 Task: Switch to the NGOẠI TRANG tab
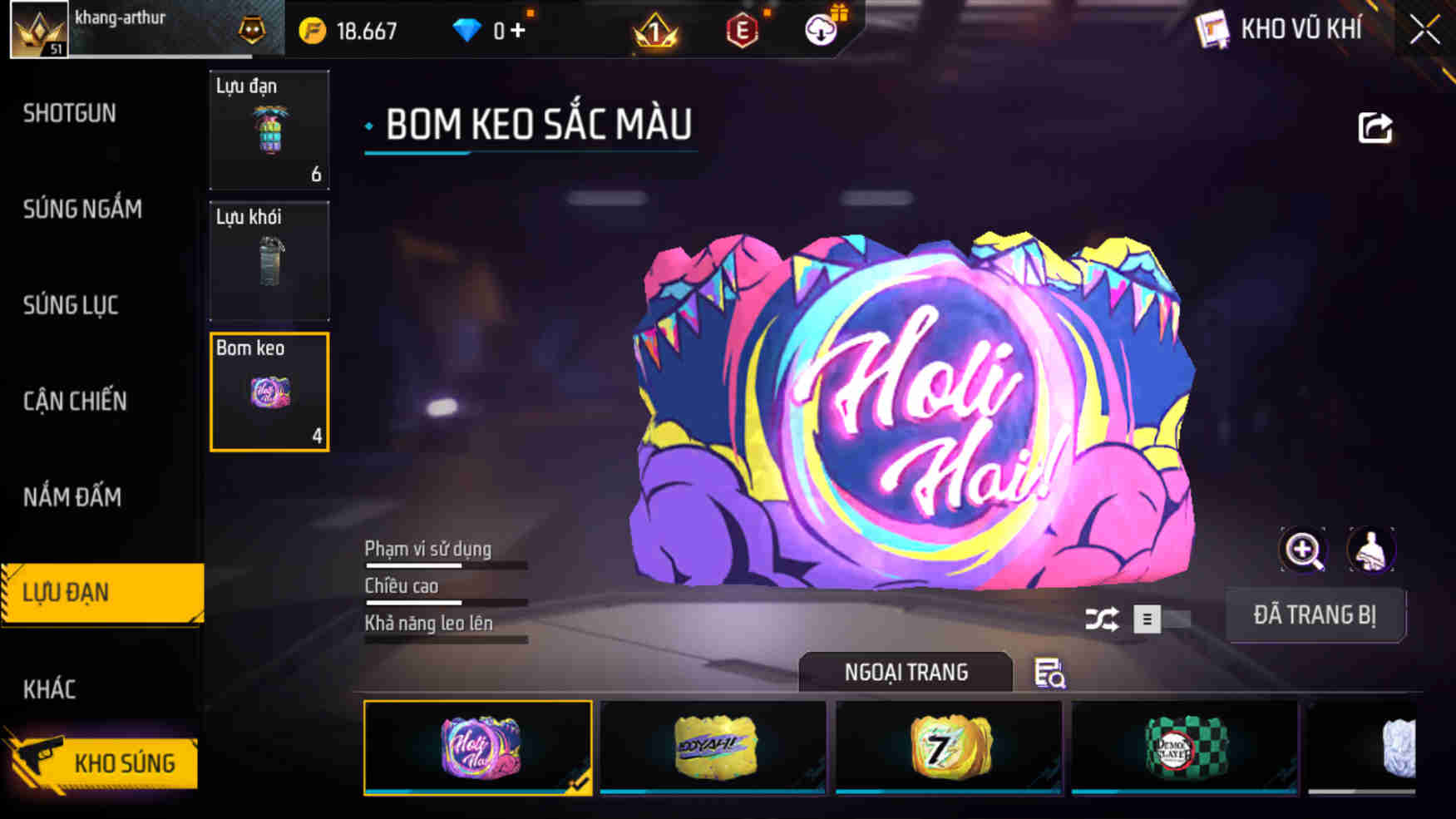(906, 672)
